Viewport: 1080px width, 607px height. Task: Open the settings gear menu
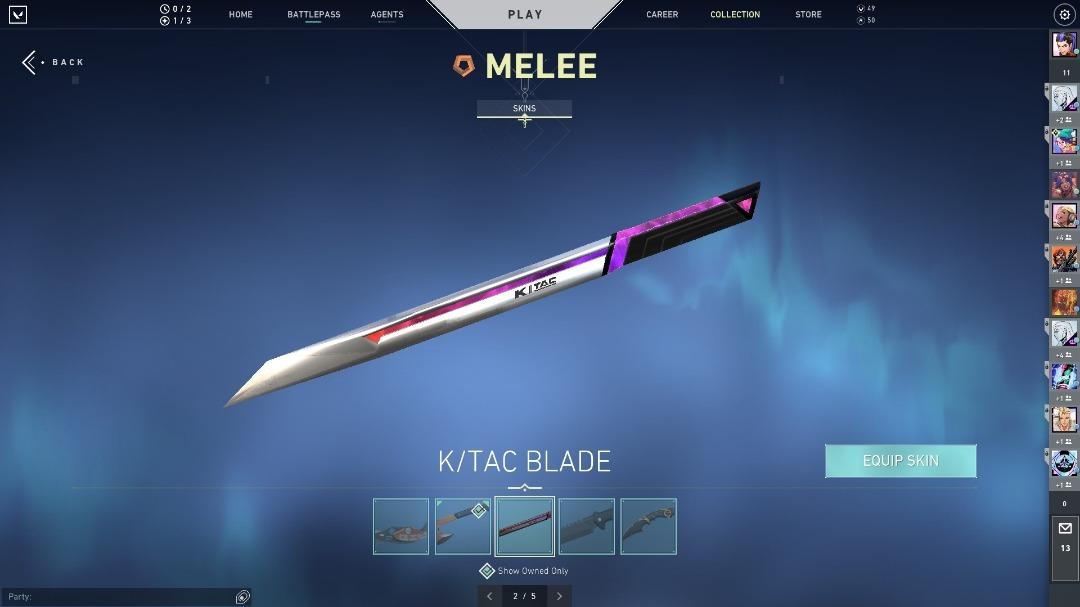click(1064, 14)
